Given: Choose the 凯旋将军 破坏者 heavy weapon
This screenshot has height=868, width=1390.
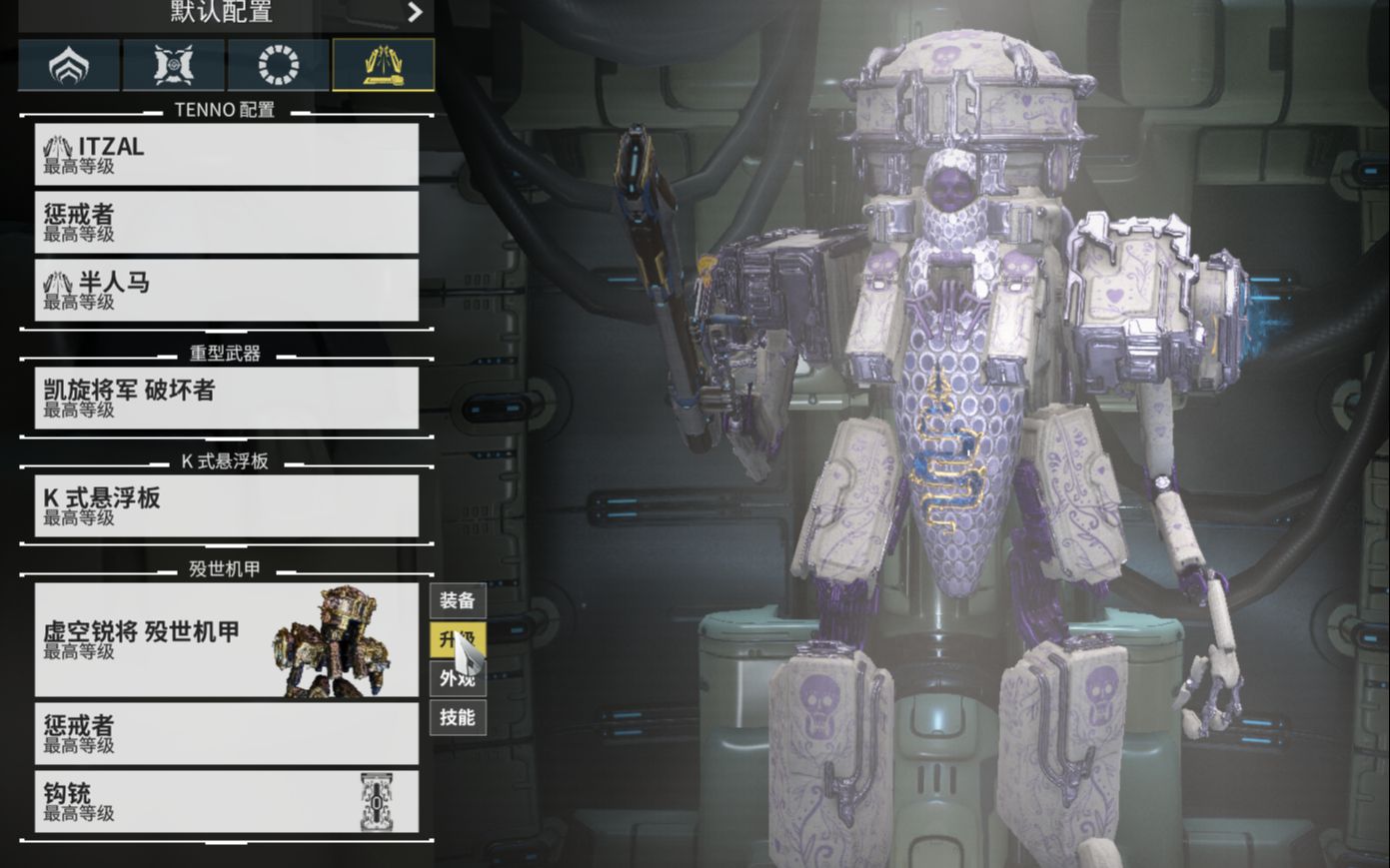Looking at the screenshot, I should click(226, 398).
